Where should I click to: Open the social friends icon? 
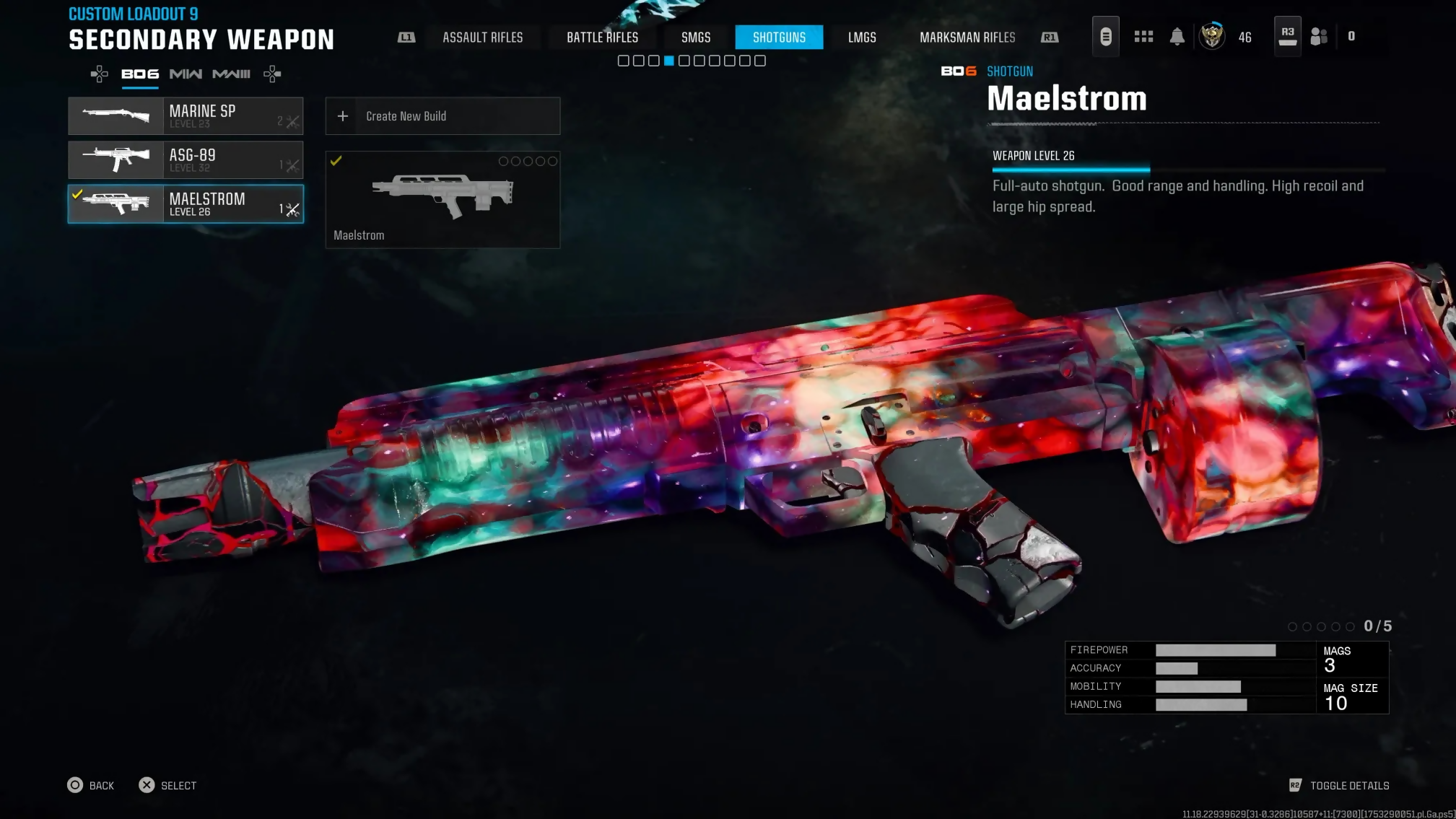pos(1319,37)
